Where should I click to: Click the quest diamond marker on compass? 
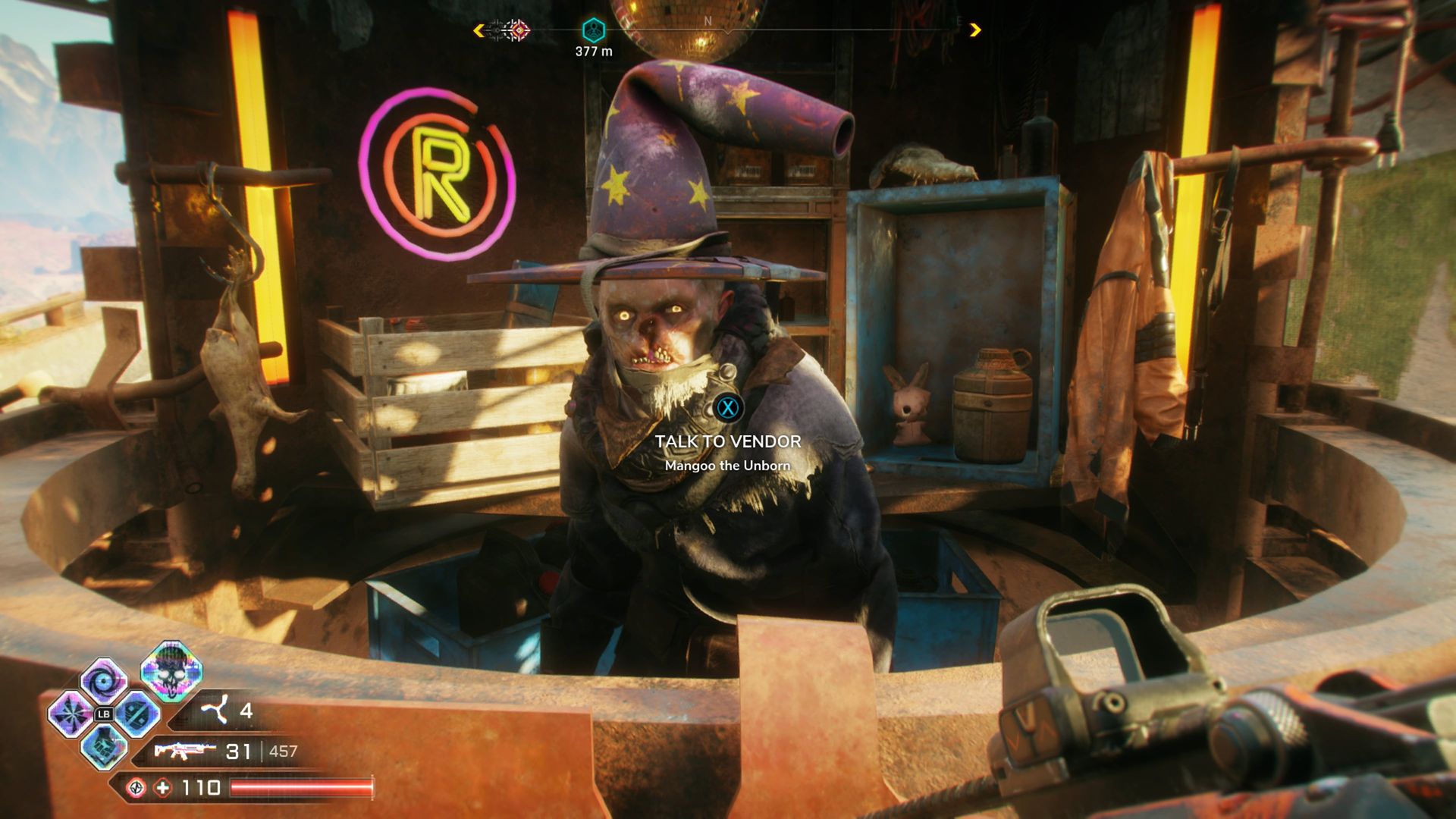tap(520, 29)
